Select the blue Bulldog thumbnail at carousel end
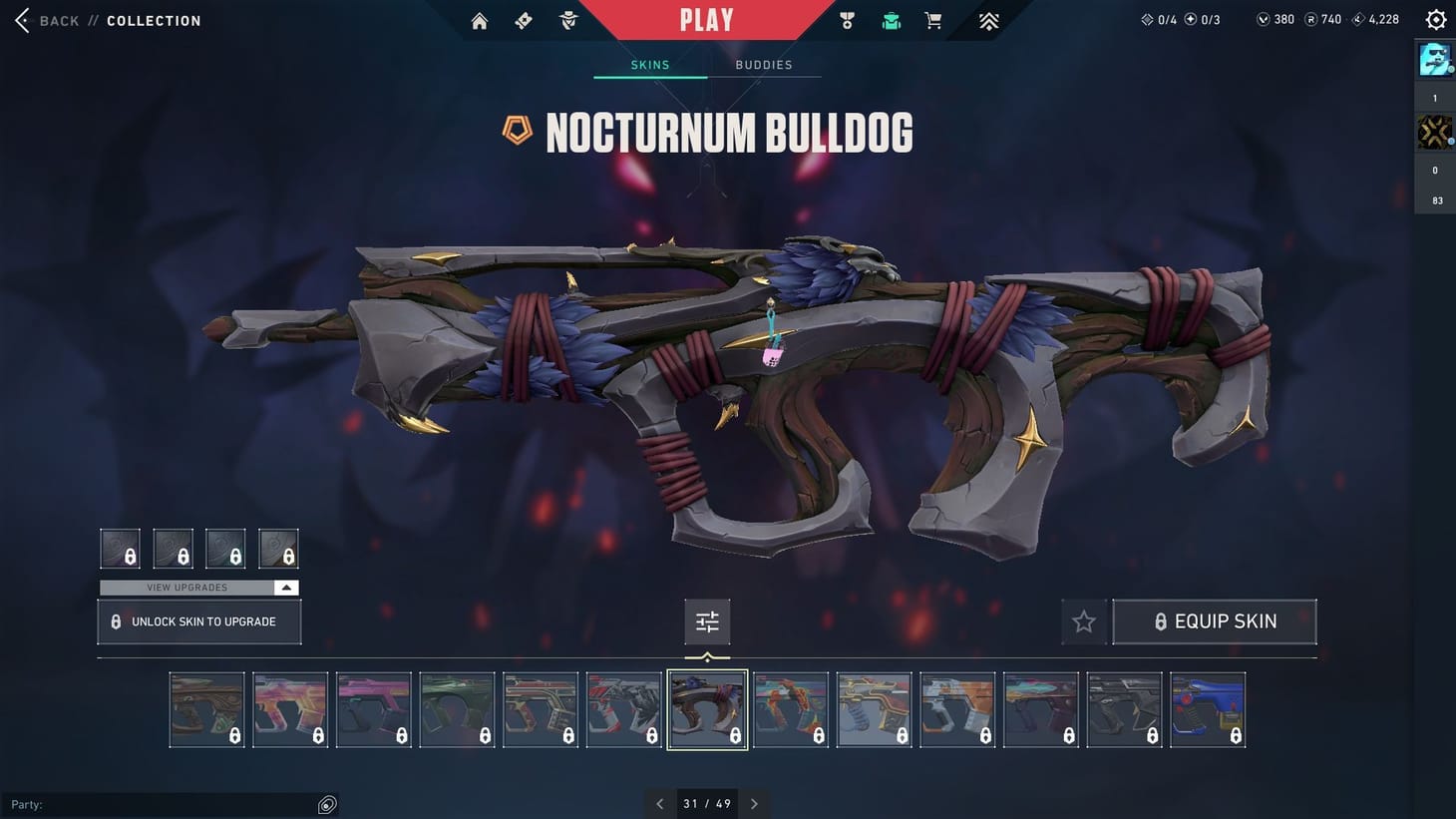 [1208, 709]
